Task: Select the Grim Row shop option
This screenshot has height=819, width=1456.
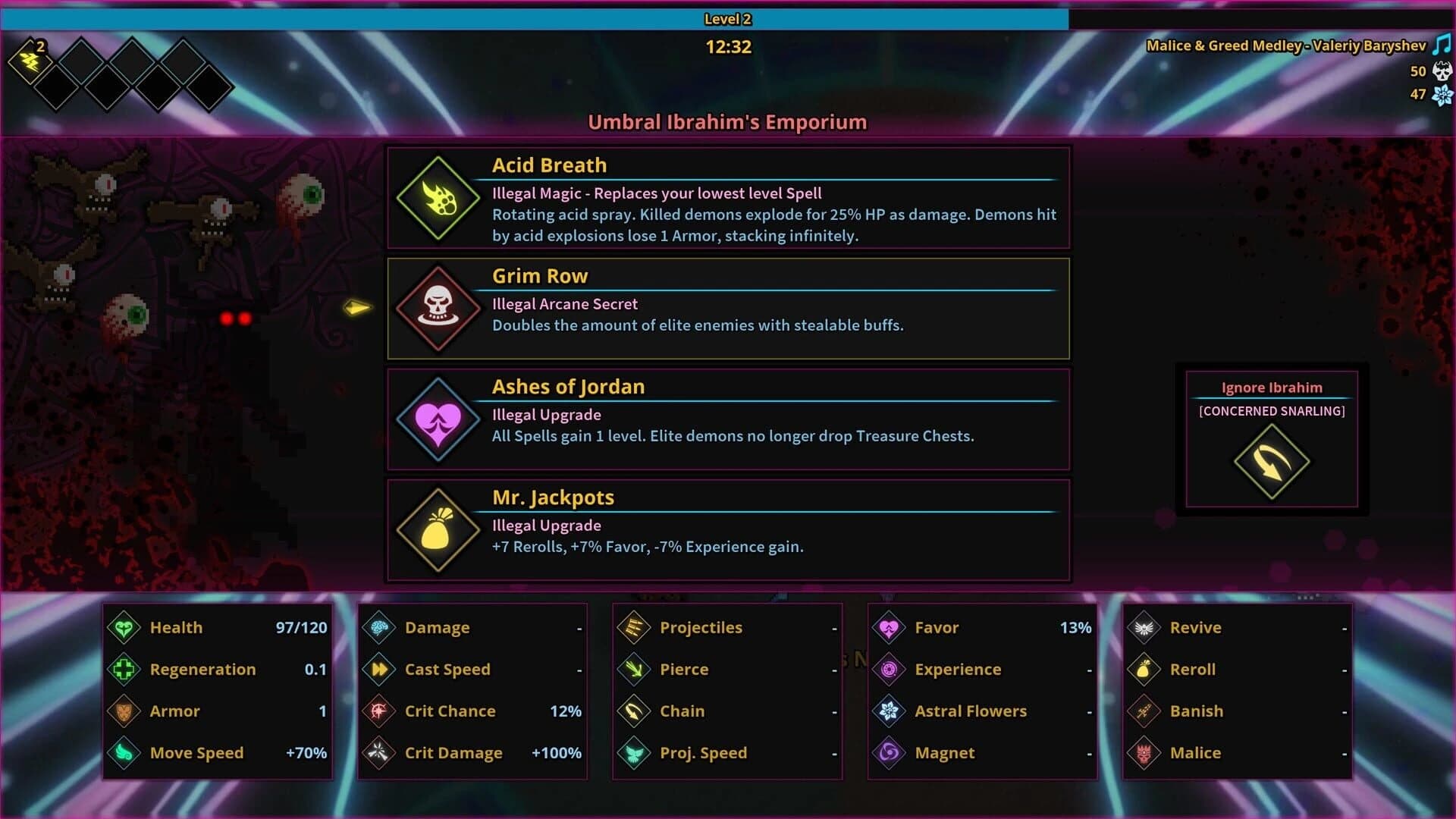Action: point(728,308)
